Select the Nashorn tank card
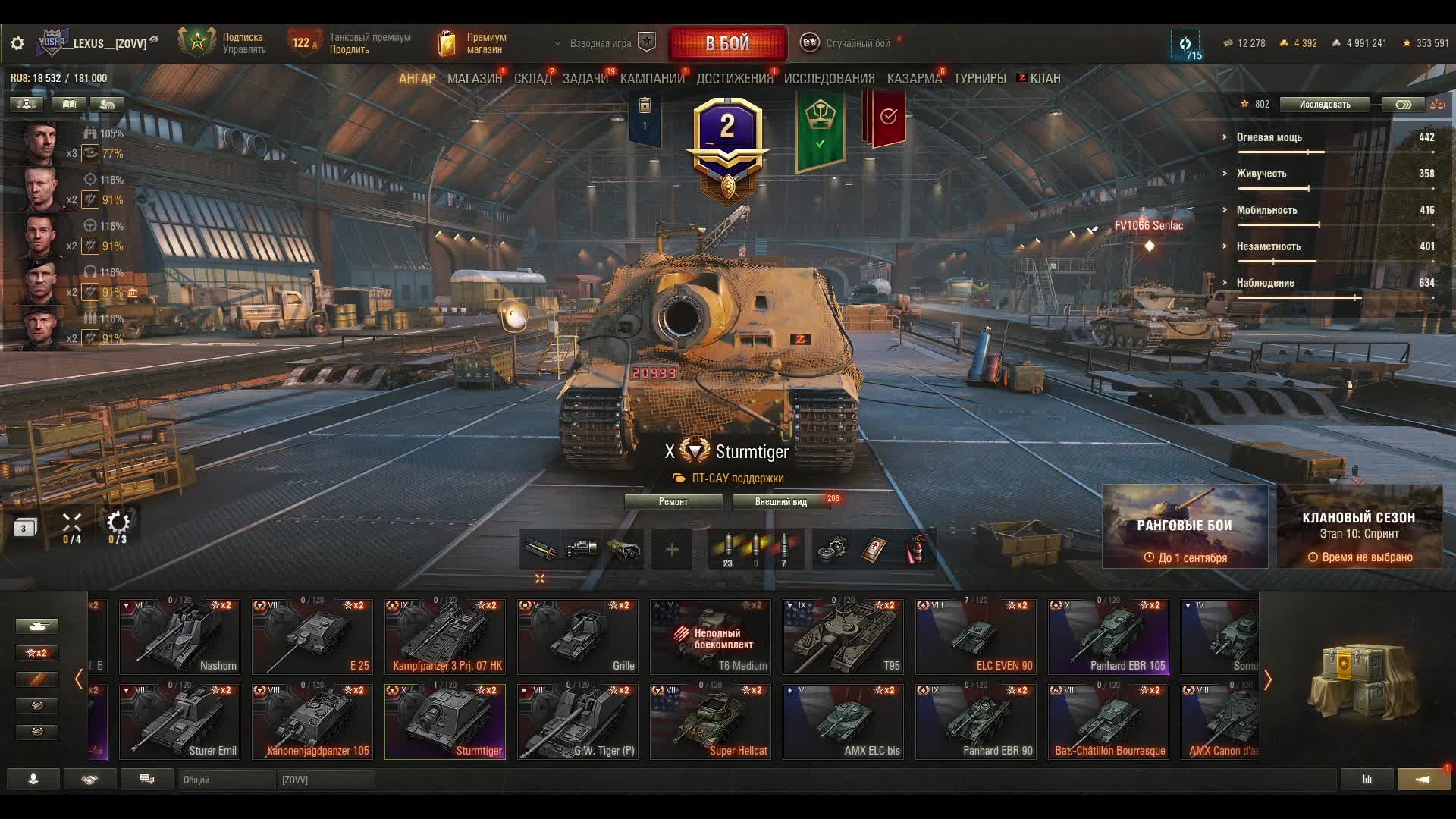The image size is (1456, 819). coord(179,637)
